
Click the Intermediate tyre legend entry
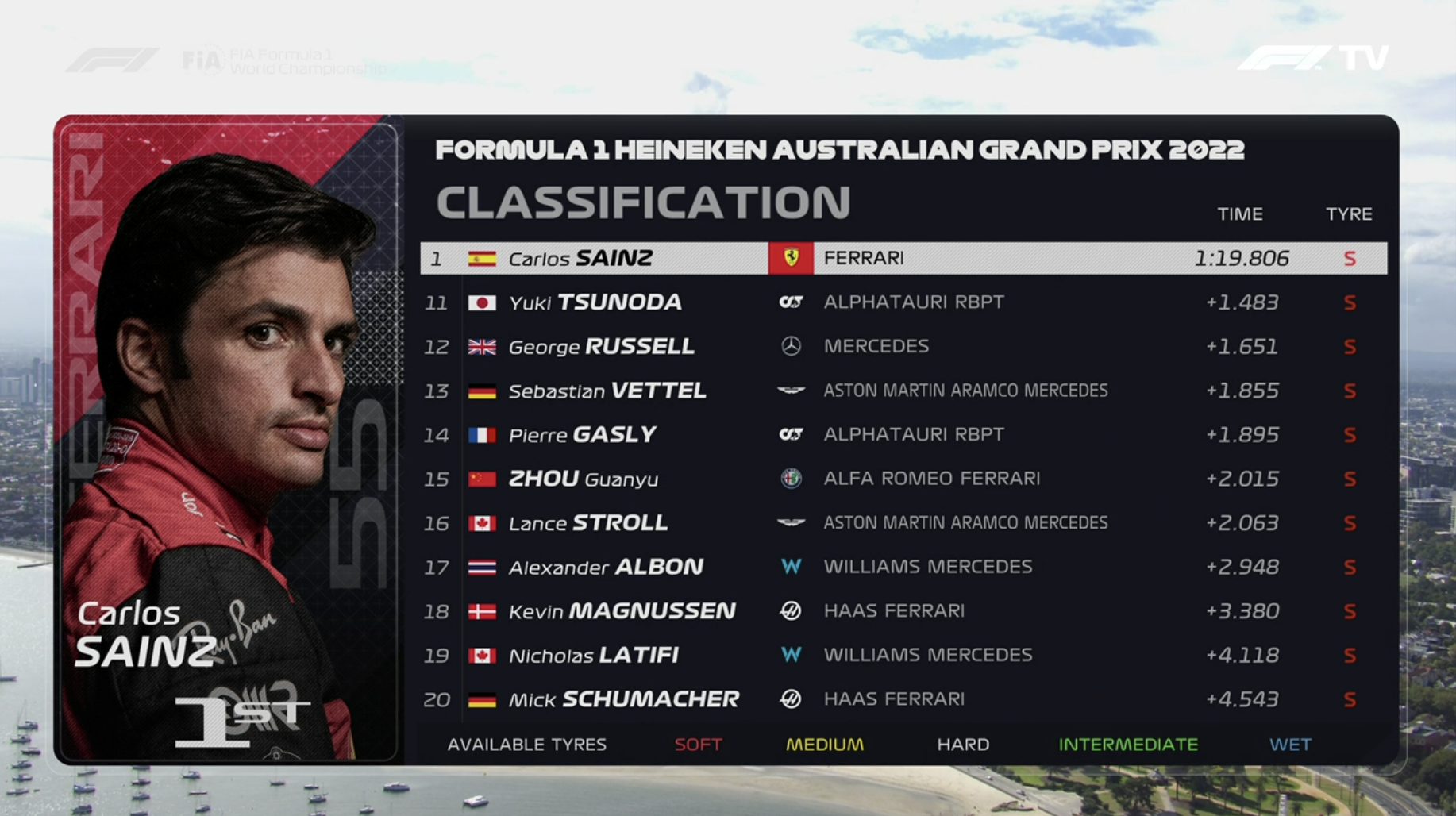(x=1127, y=745)
